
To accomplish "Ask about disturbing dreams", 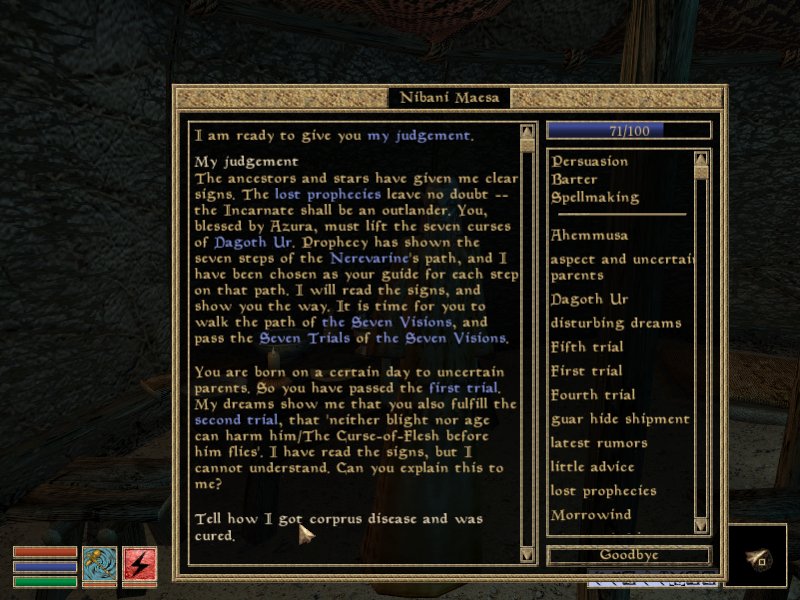I will (x=615, y=323).
